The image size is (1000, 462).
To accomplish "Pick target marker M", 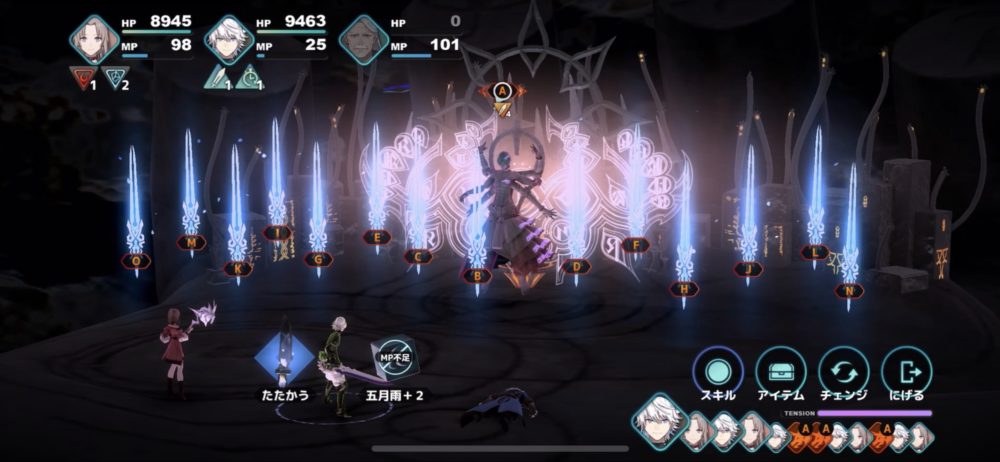I will [189, 242].
